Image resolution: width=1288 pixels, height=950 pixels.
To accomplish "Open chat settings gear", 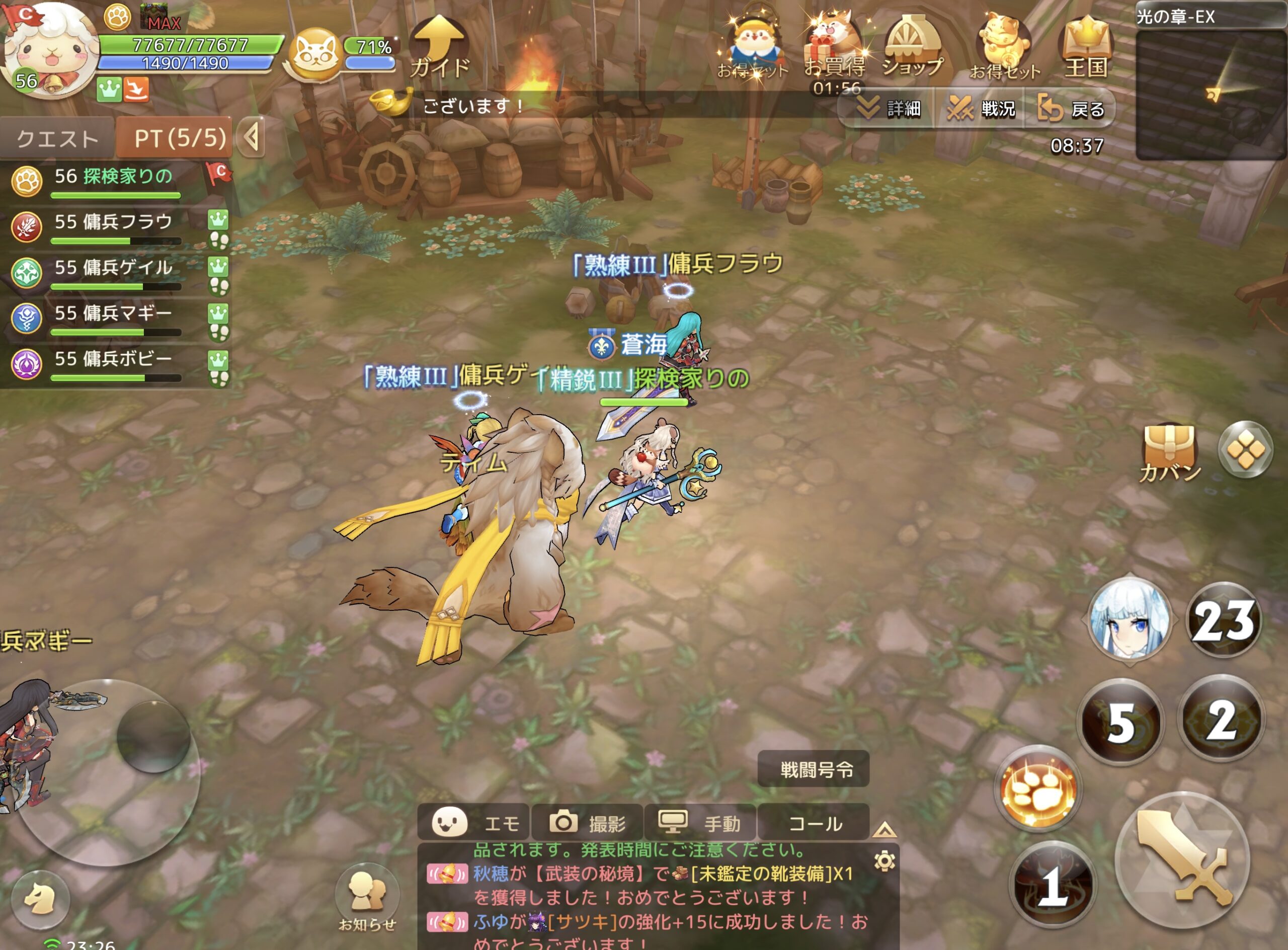I will click(884, 861).
